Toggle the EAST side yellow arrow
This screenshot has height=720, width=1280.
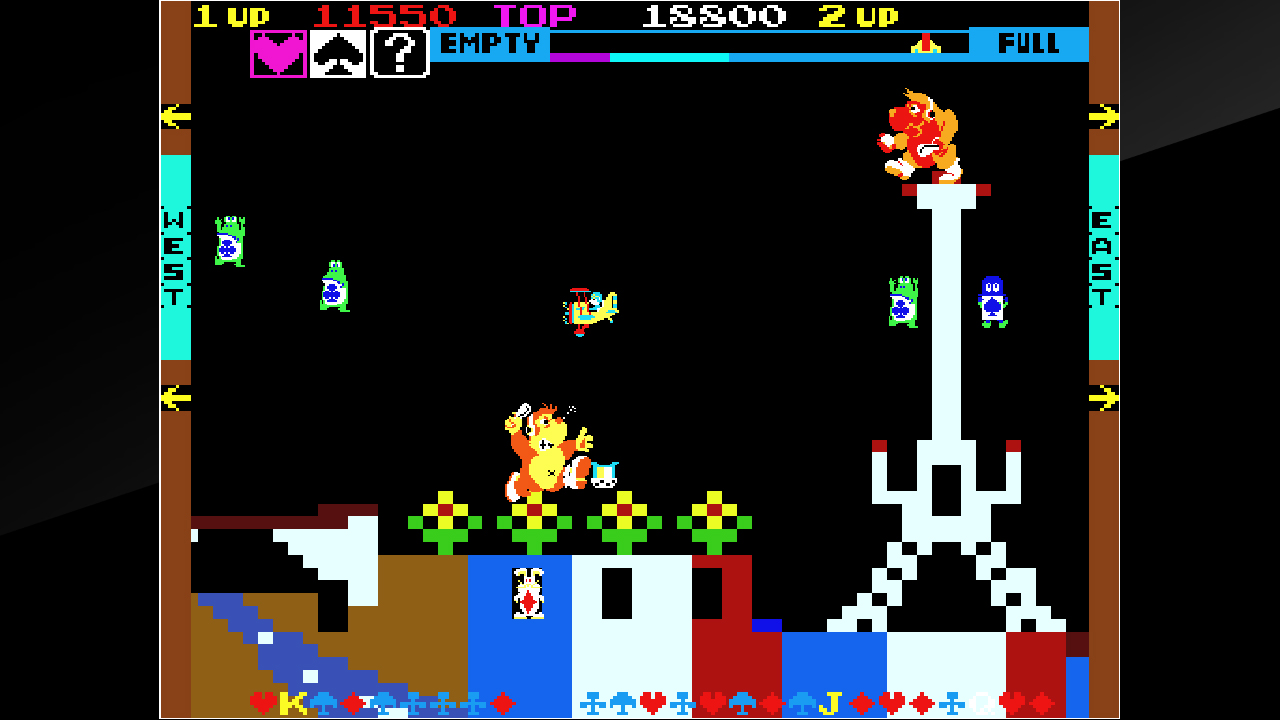pos(1105,116)
